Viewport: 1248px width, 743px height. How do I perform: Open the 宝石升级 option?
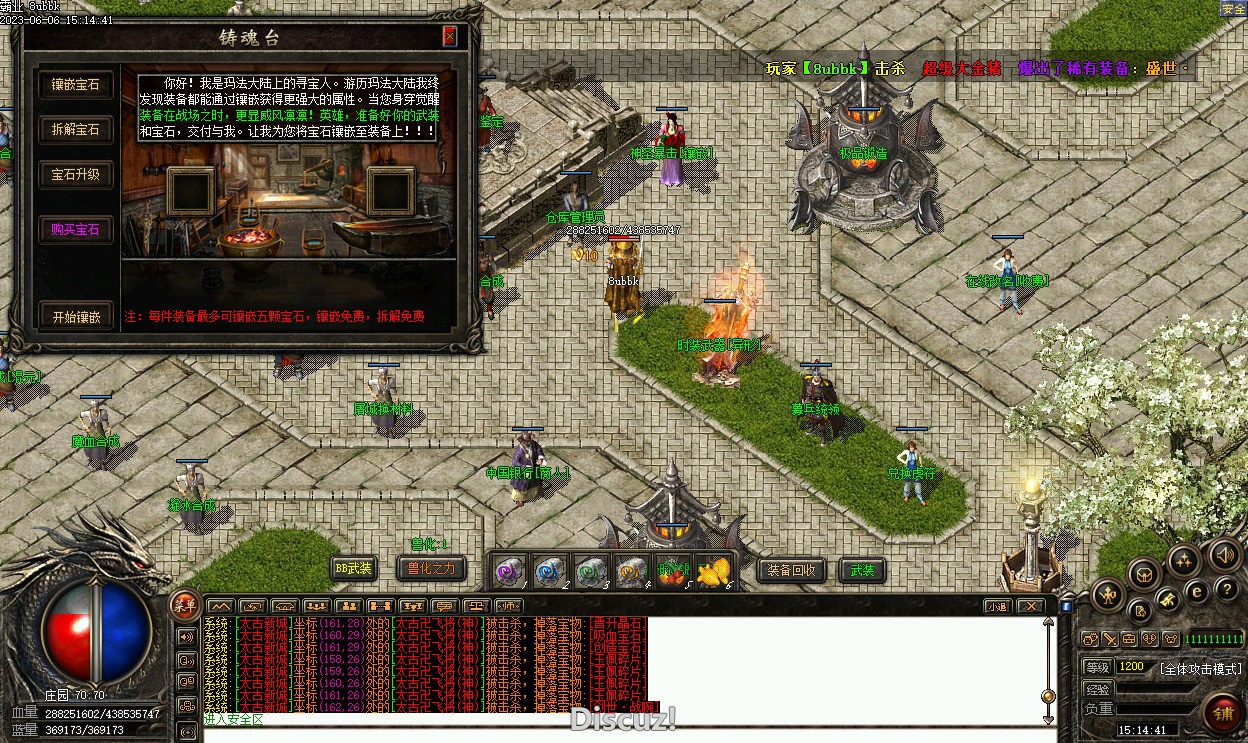(76, 174)
